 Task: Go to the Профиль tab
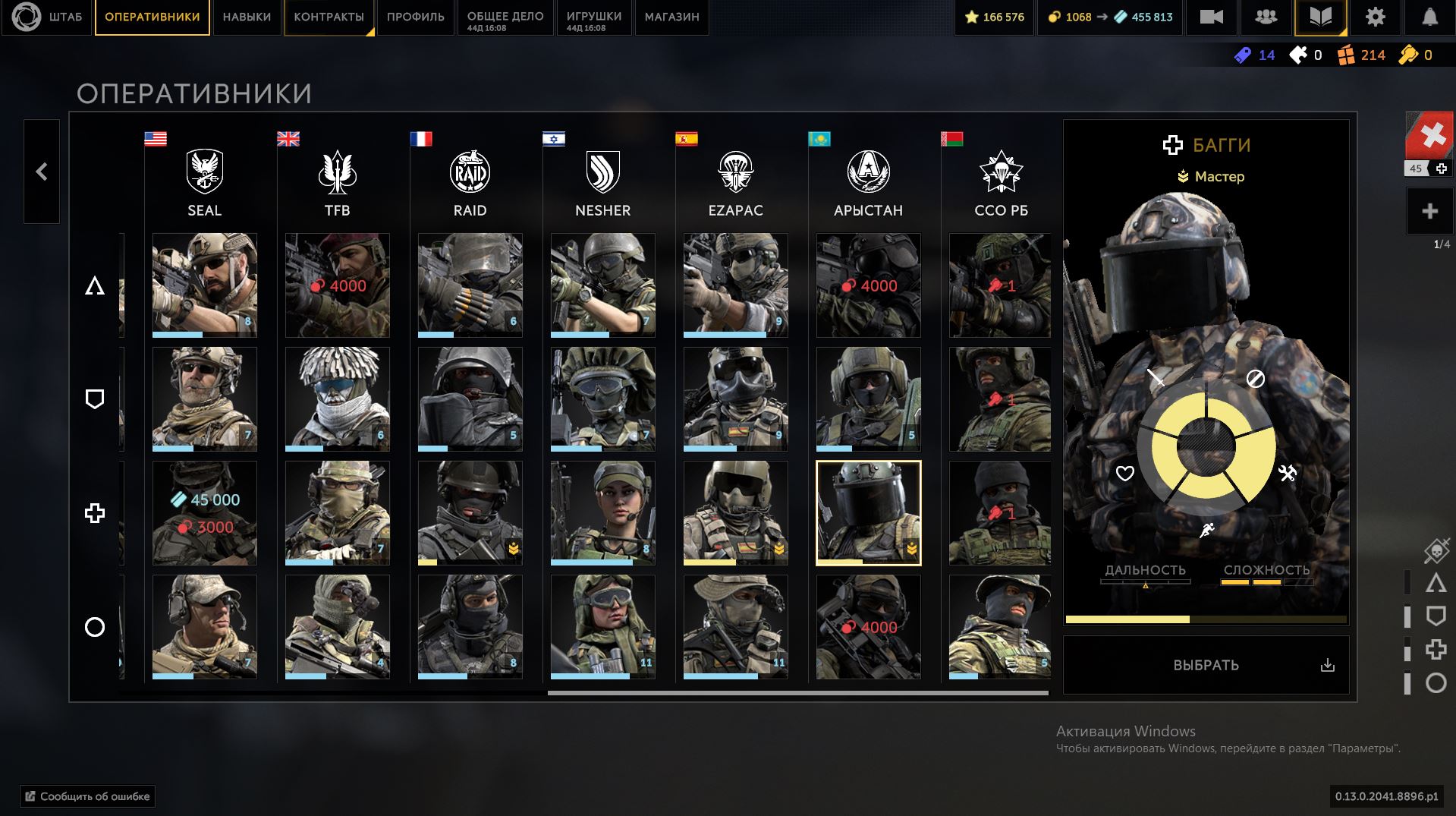[415, 17]
